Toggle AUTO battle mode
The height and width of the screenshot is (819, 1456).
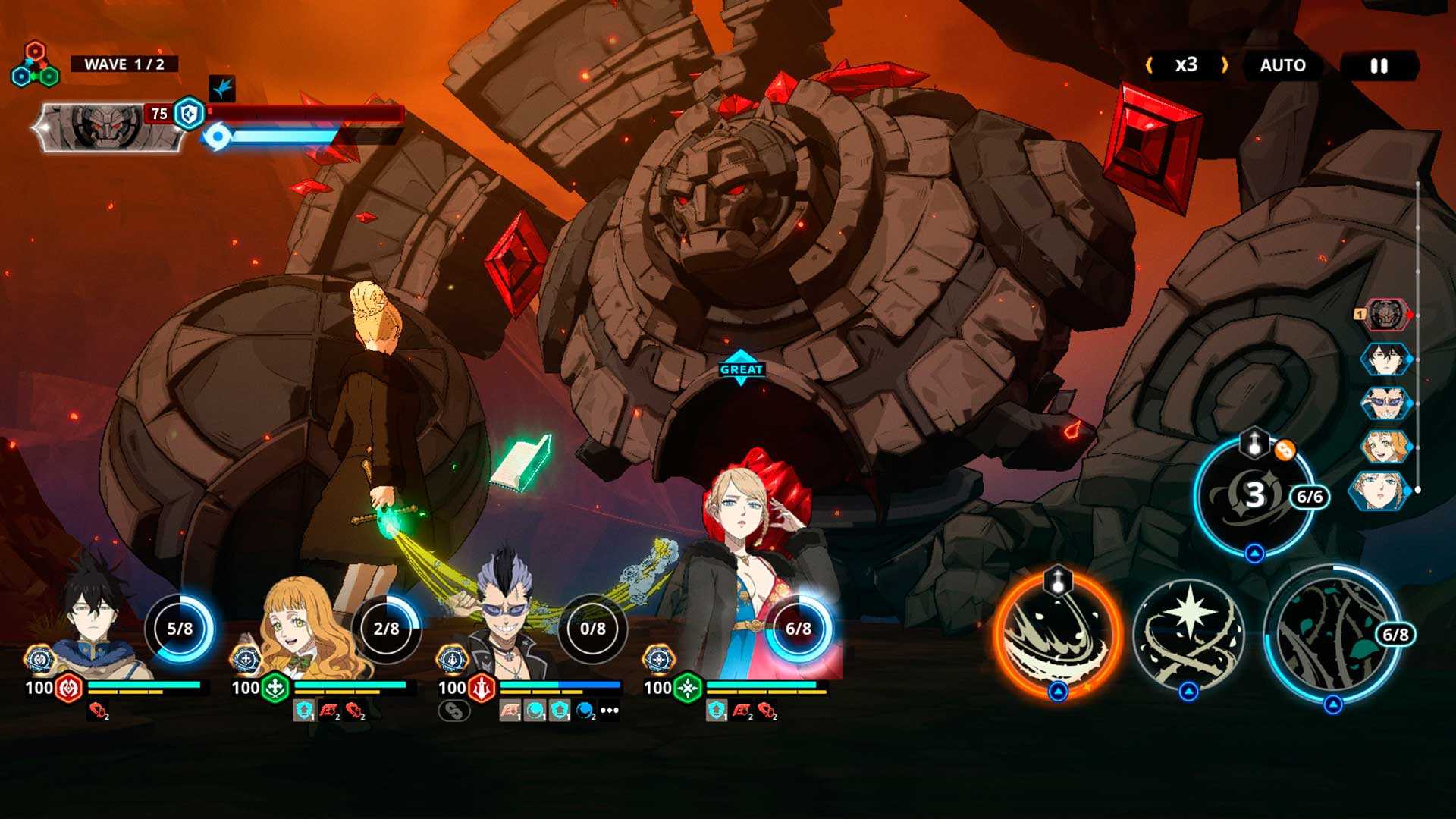1282,66
